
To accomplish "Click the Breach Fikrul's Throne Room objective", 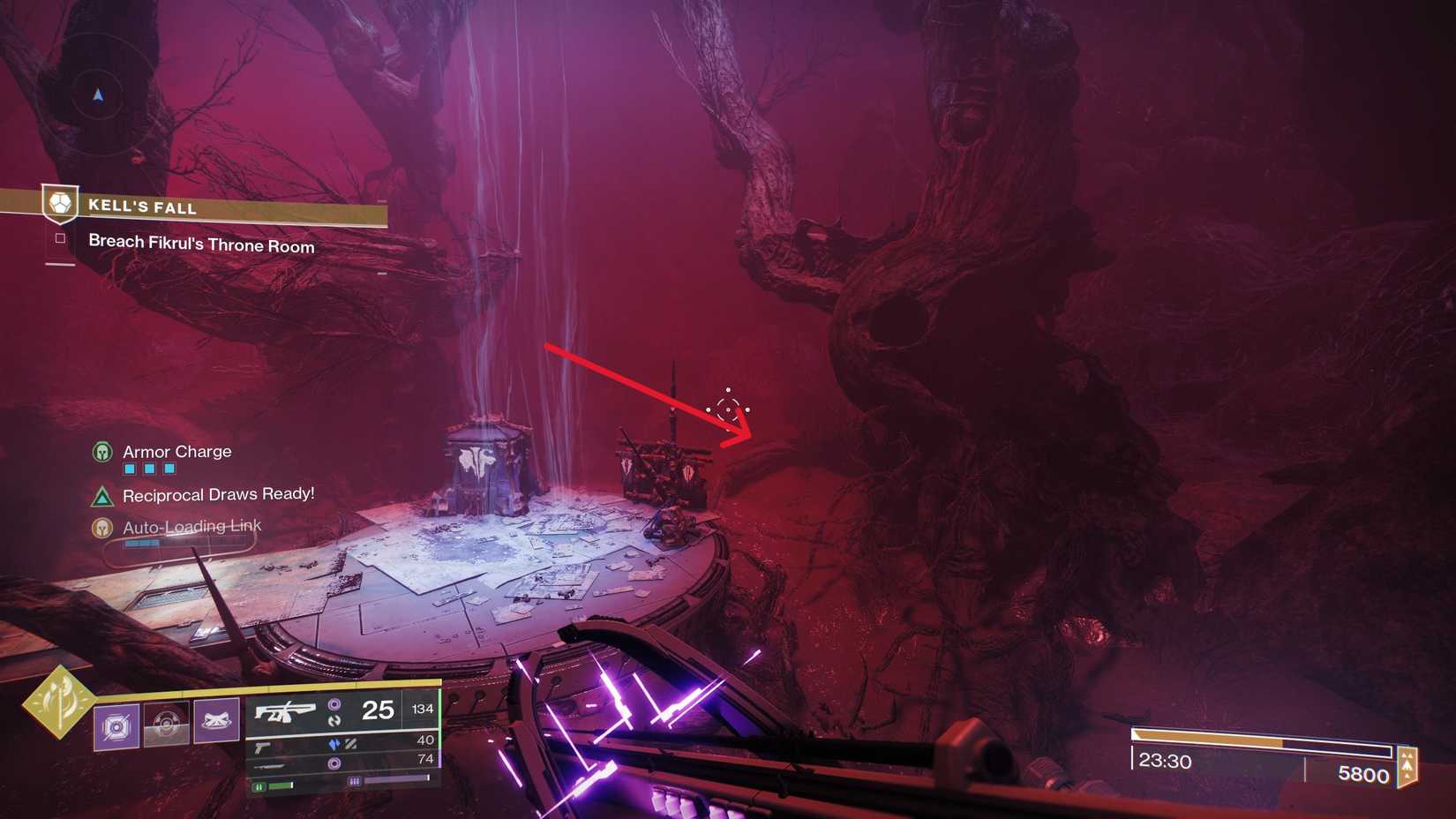I will 201,244.
